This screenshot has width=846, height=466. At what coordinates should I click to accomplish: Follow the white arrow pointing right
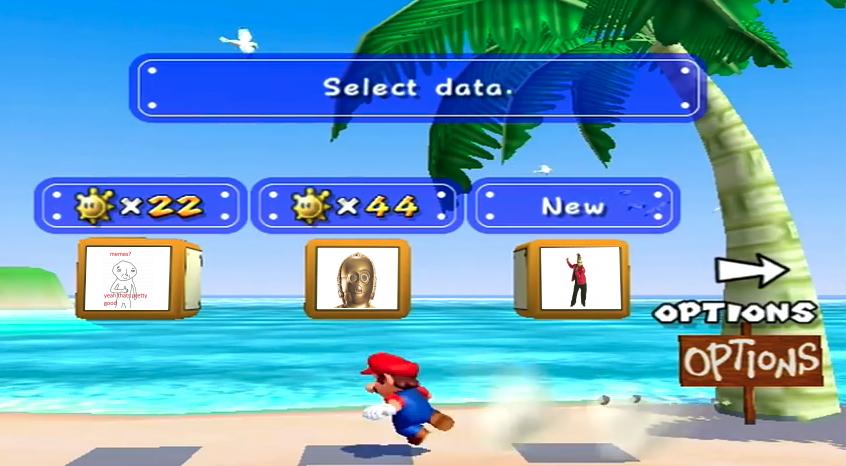tap(752, 270)
